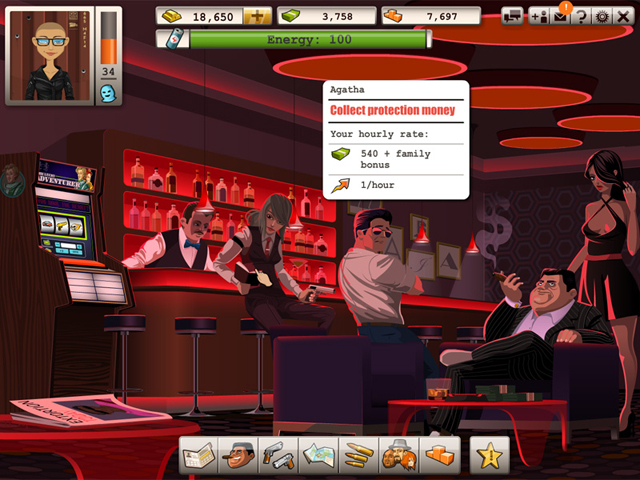
Task: Click the blue ghost icon under level
Action: (x=108, y=92)
